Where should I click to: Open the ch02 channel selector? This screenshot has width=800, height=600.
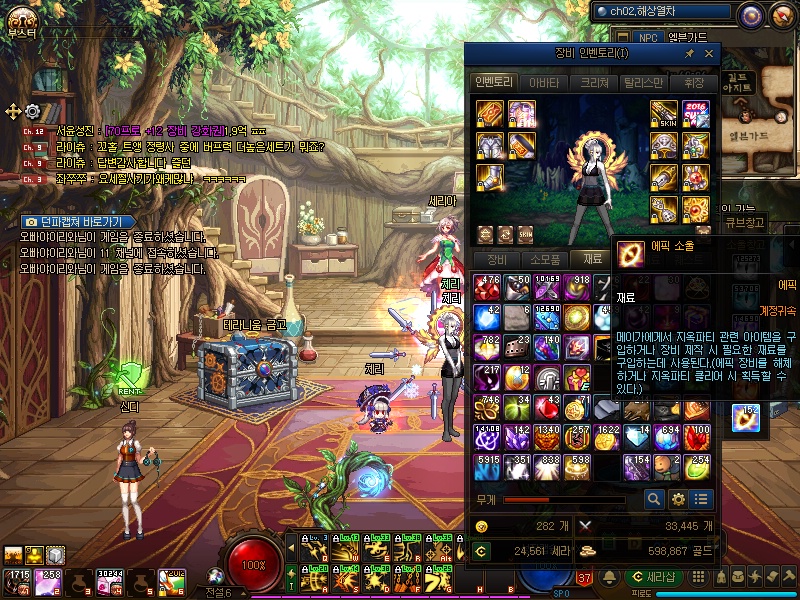coord(663,12)
